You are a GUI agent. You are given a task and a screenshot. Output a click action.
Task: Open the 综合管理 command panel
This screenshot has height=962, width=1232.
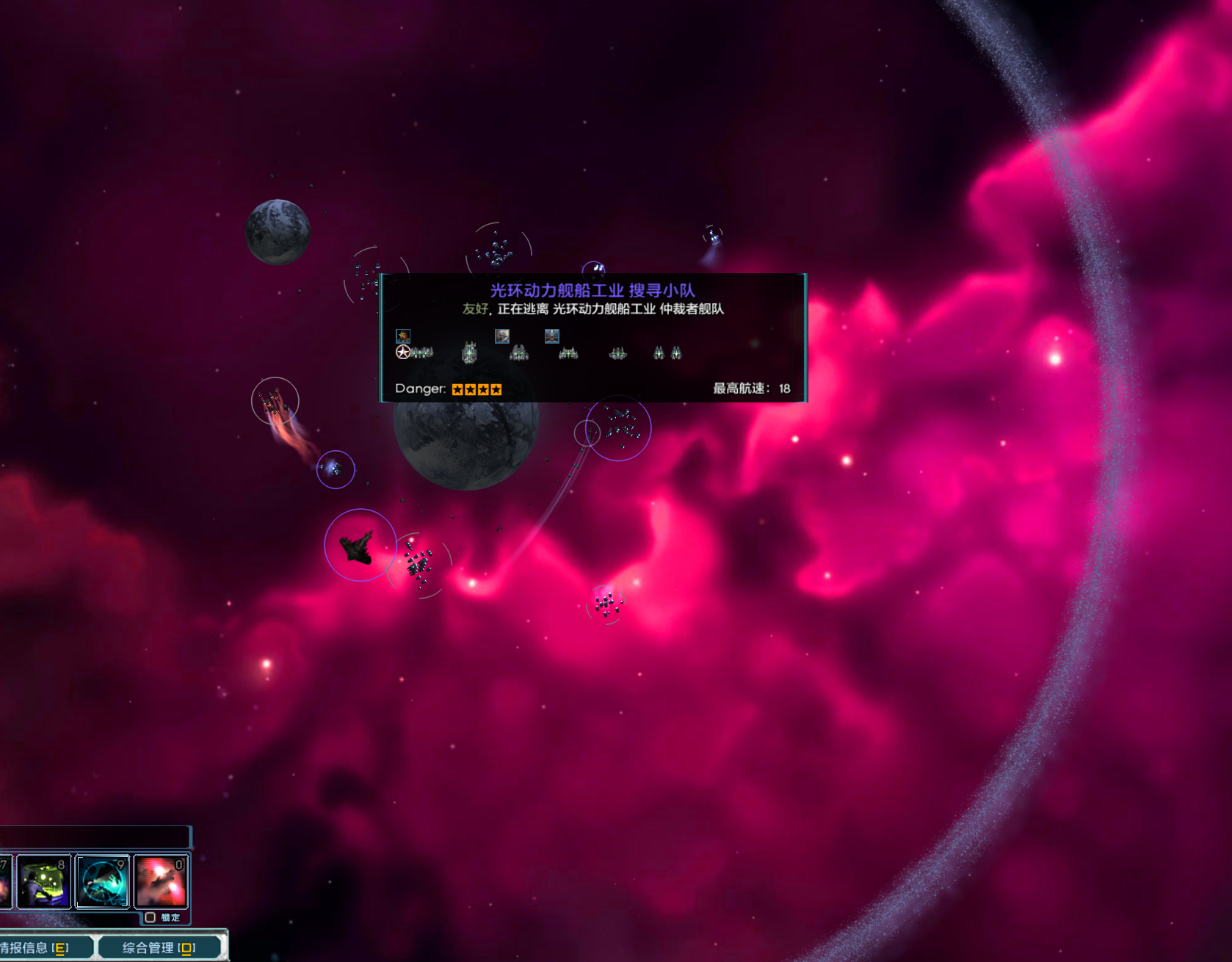tap(159, 948)
